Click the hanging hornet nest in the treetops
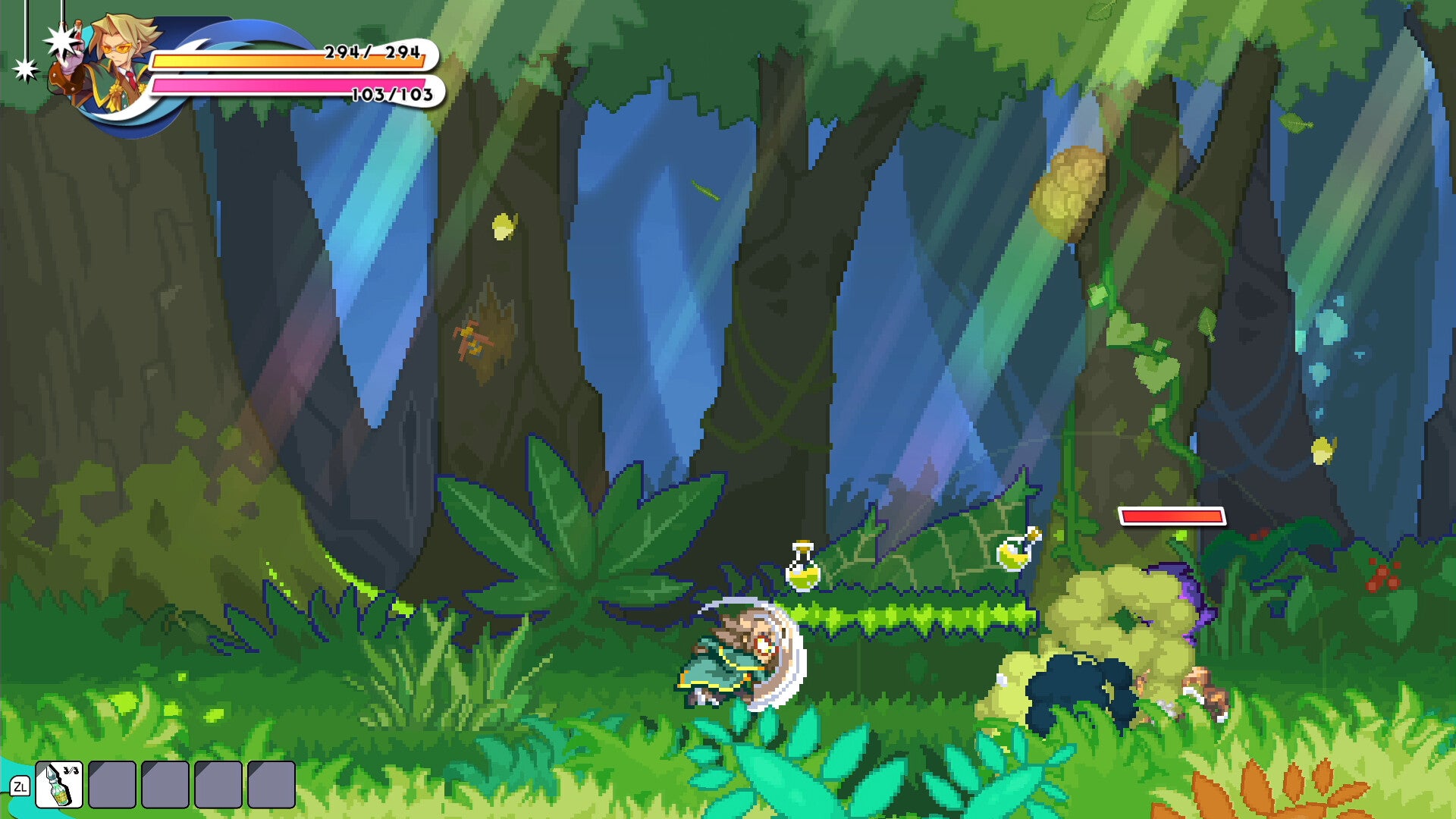This screenshot has width=1456, height=819. click(x=1069, y=186)
